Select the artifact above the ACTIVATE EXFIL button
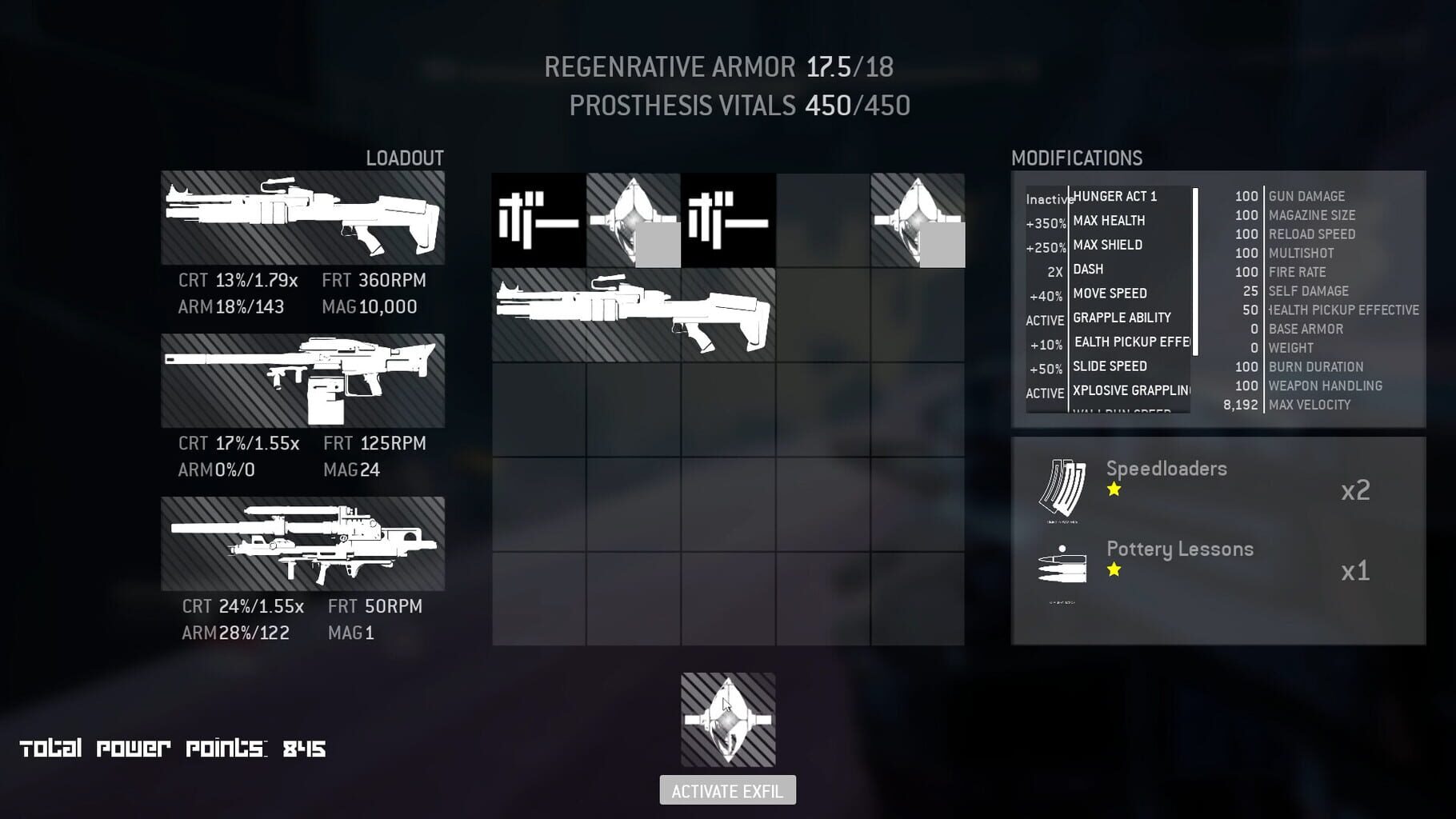This screenshot has width=1456, height=819. [x=726, y=719]
